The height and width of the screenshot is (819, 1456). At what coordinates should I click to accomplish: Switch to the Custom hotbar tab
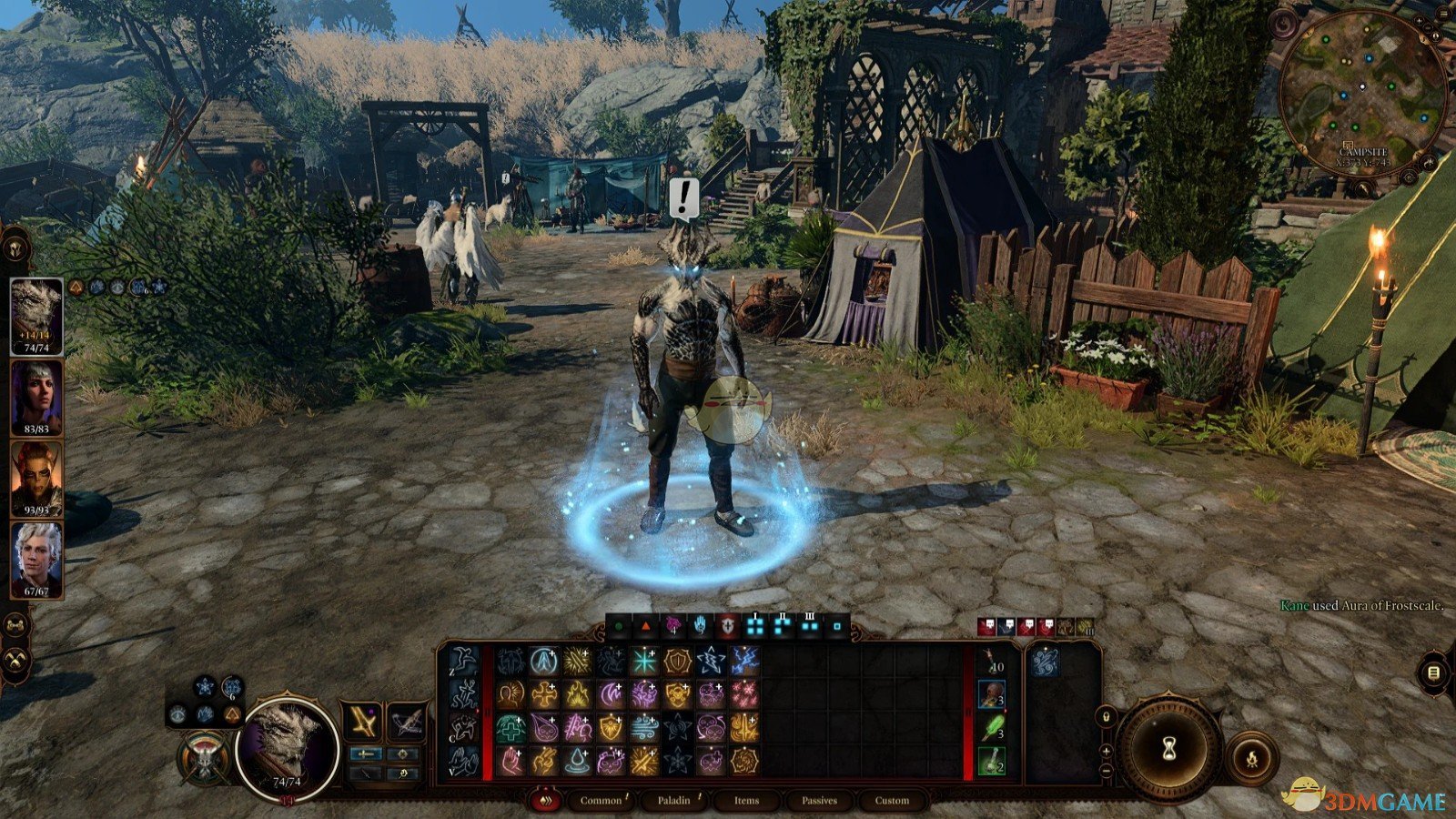892,801
